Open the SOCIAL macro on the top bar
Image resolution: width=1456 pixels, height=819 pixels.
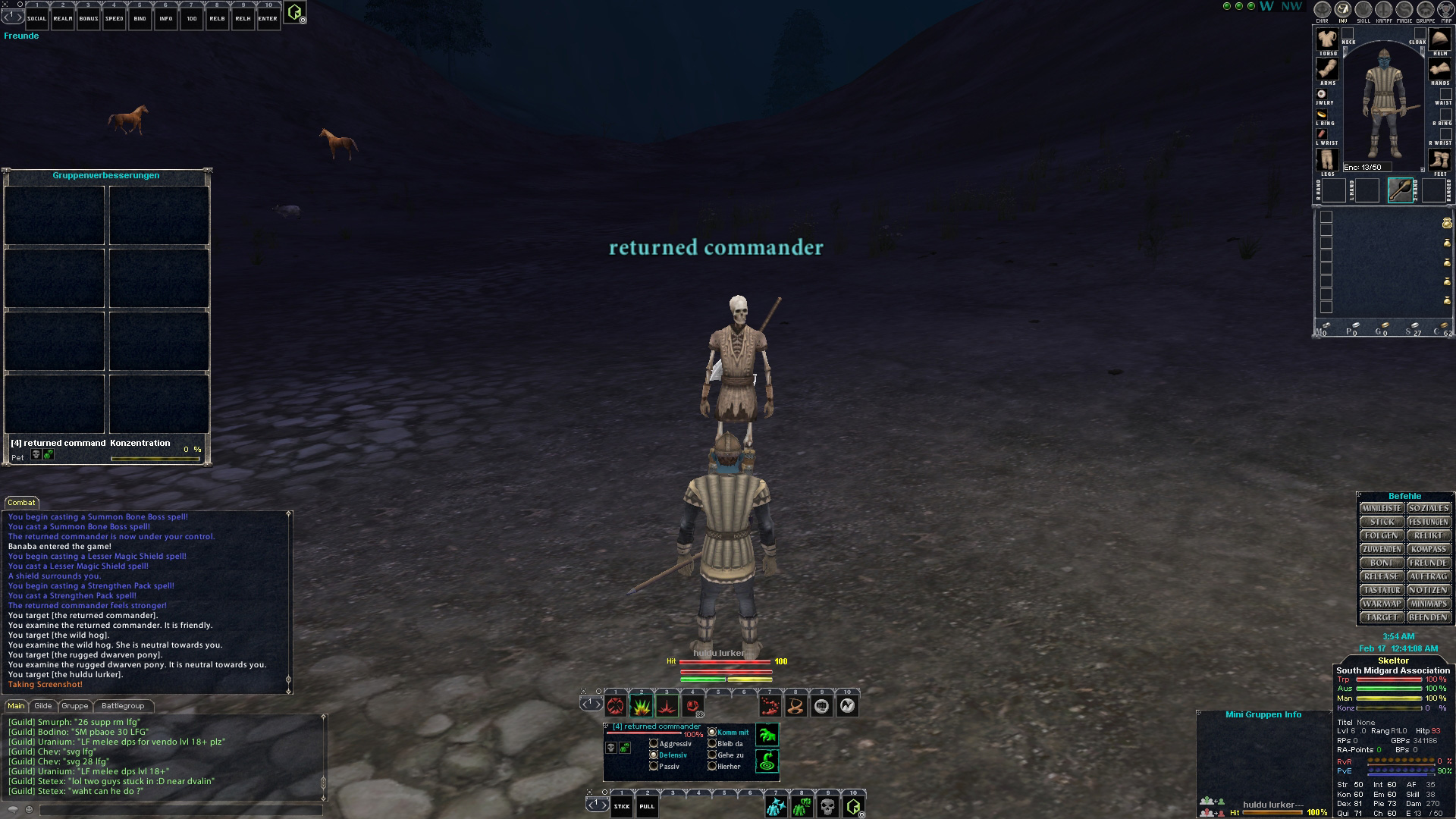(x=36, y=17)
